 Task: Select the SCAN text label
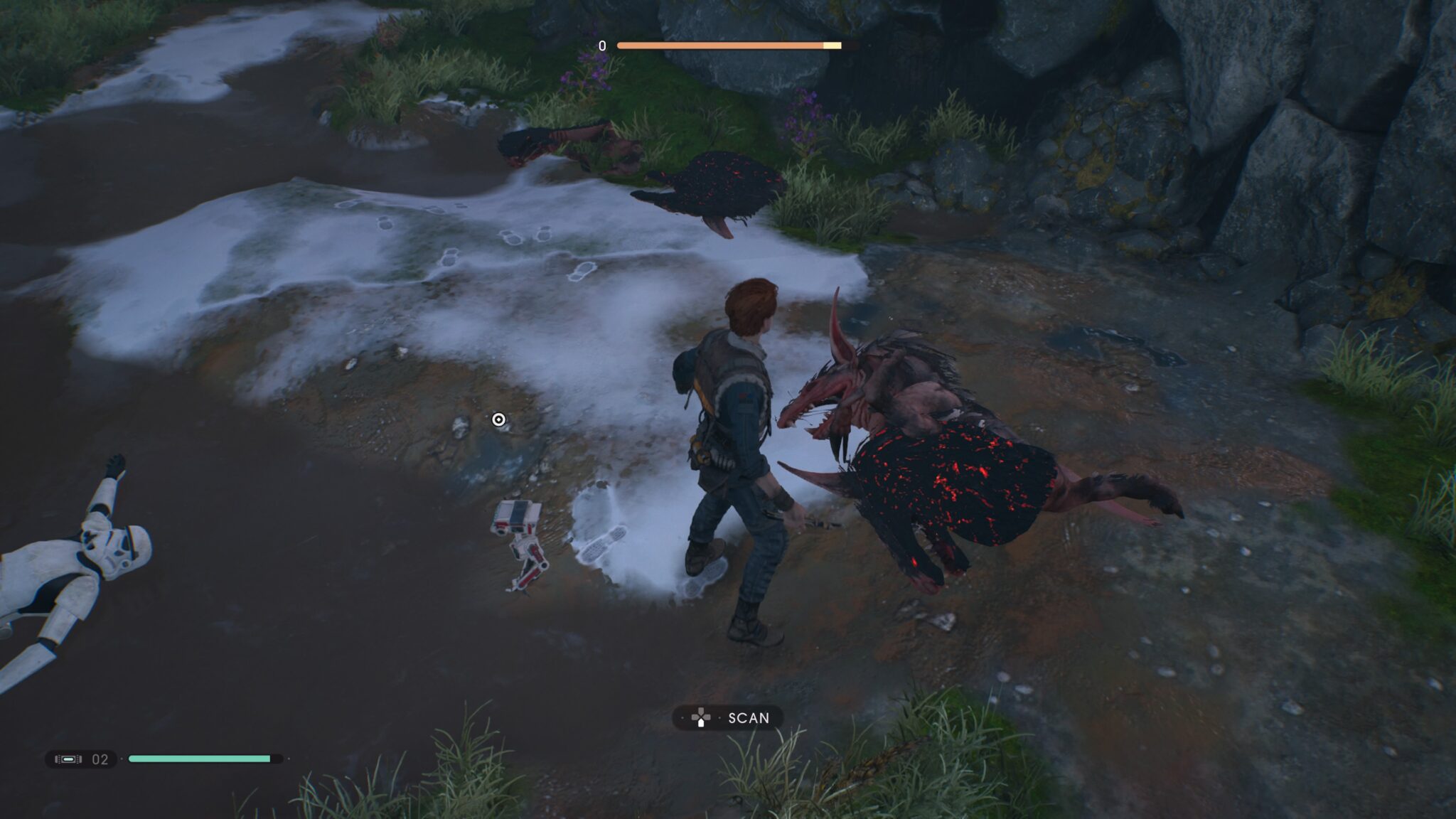pos(749,717)
